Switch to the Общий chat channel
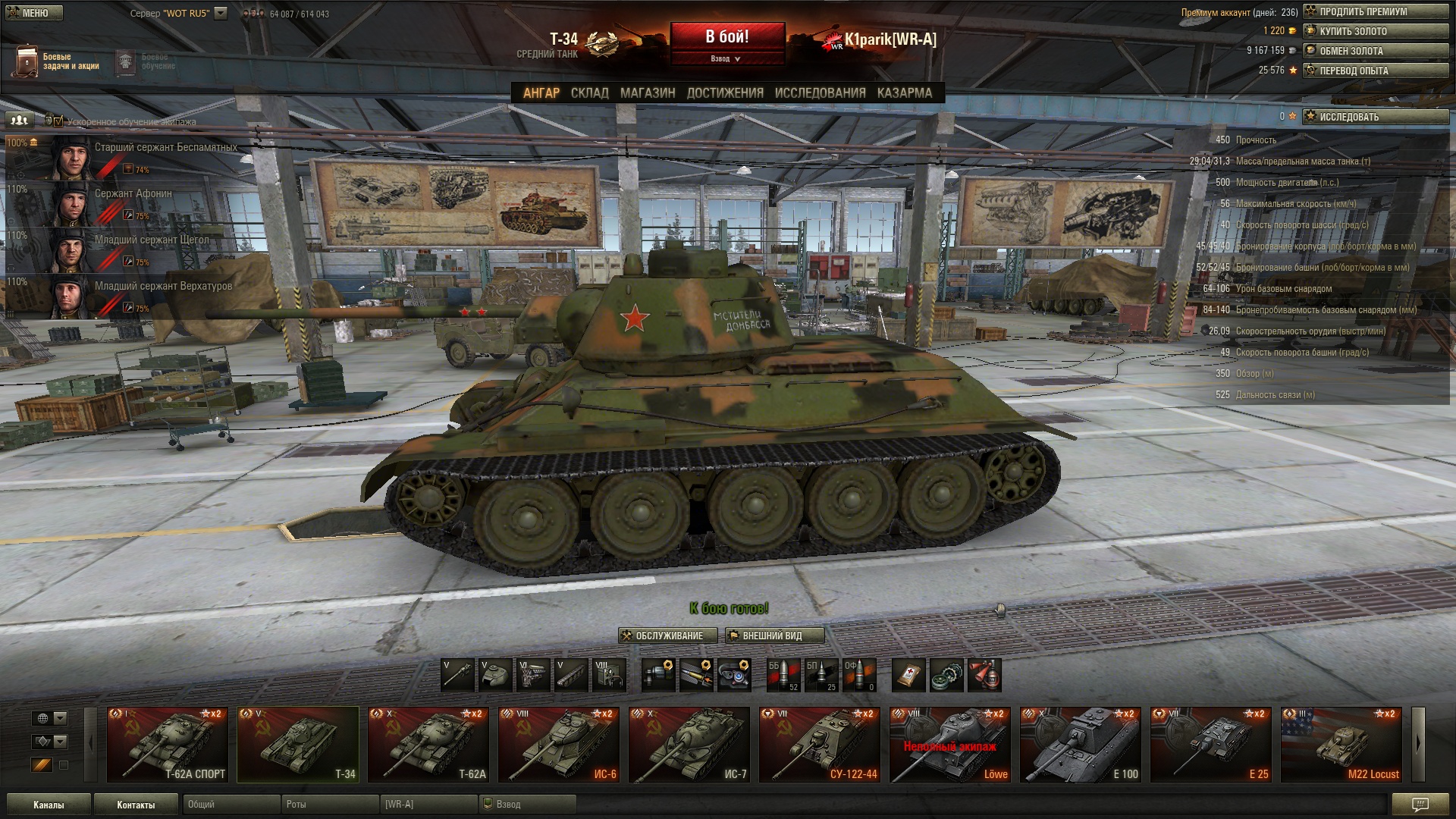Image resolution: width=1456 pixels, height=819 pixels. pos(231,805)
